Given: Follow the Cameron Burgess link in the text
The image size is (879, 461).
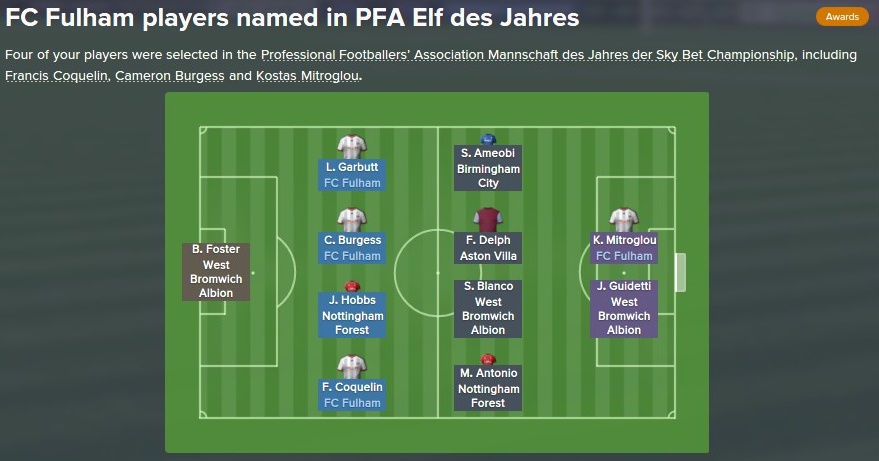Looking at the screenshot, I should pos(170,76).
